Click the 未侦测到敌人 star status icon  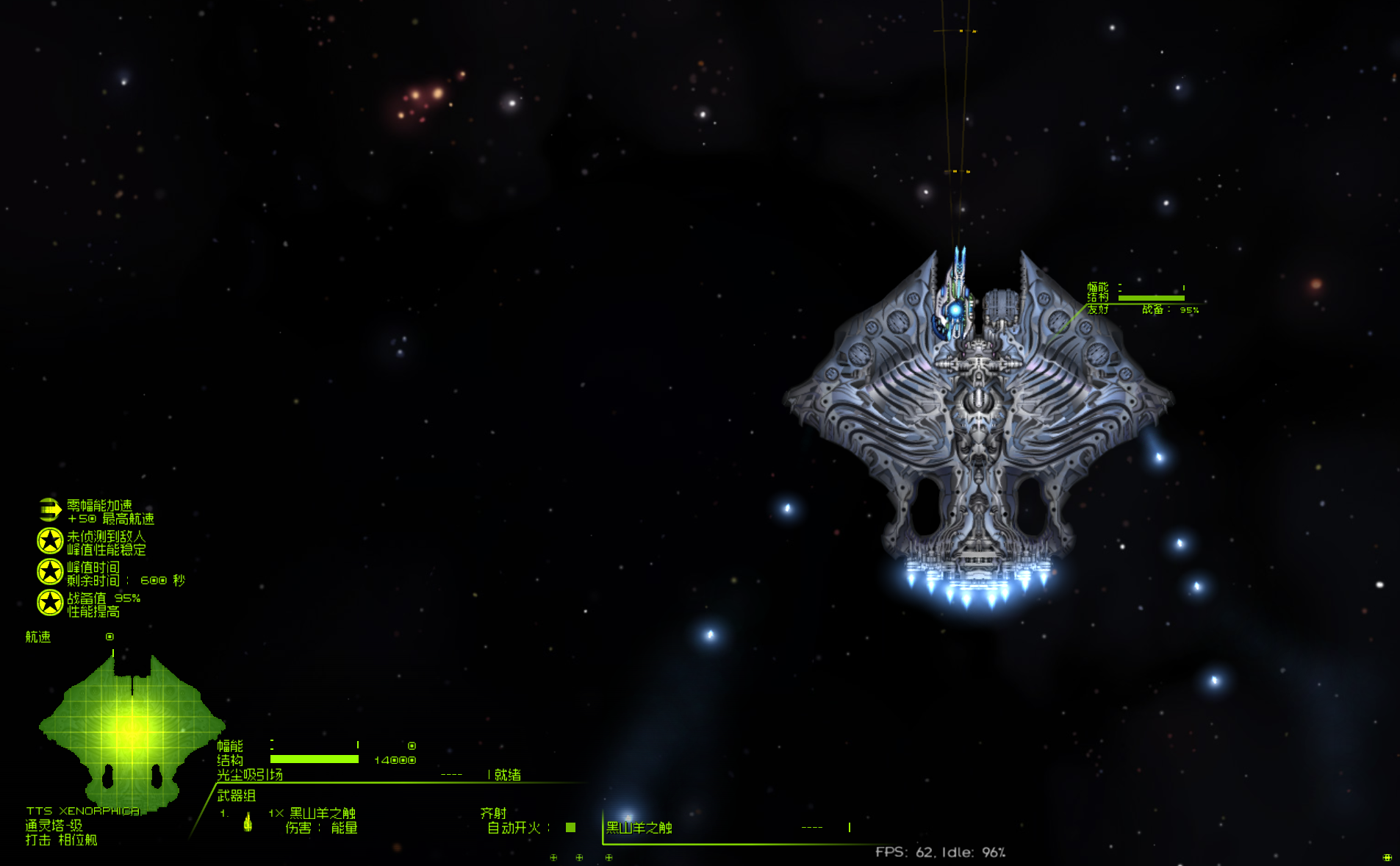pyautogui.click(x=50, y=541)
